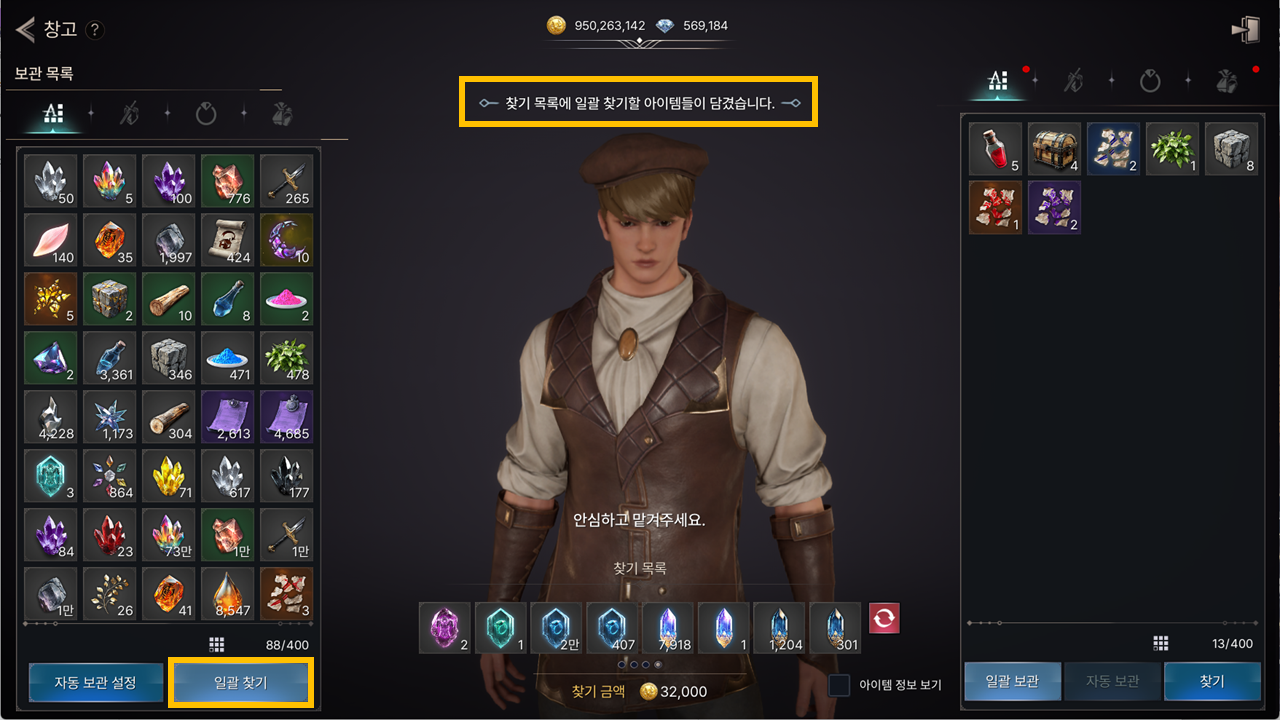
Task: Go back from the 창고 screen
Action: point(25,29)
